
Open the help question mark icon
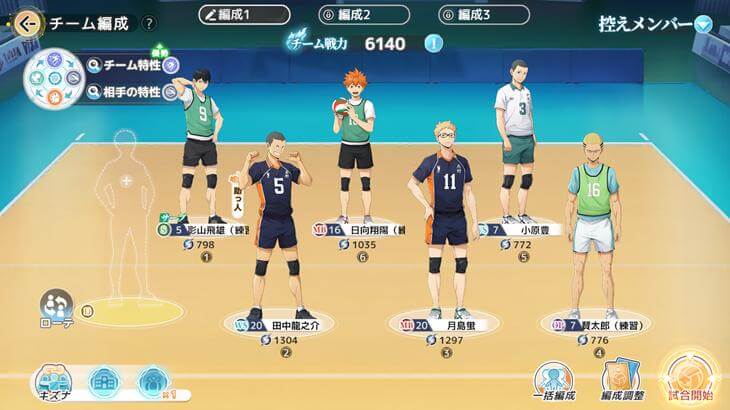[149, 23]
